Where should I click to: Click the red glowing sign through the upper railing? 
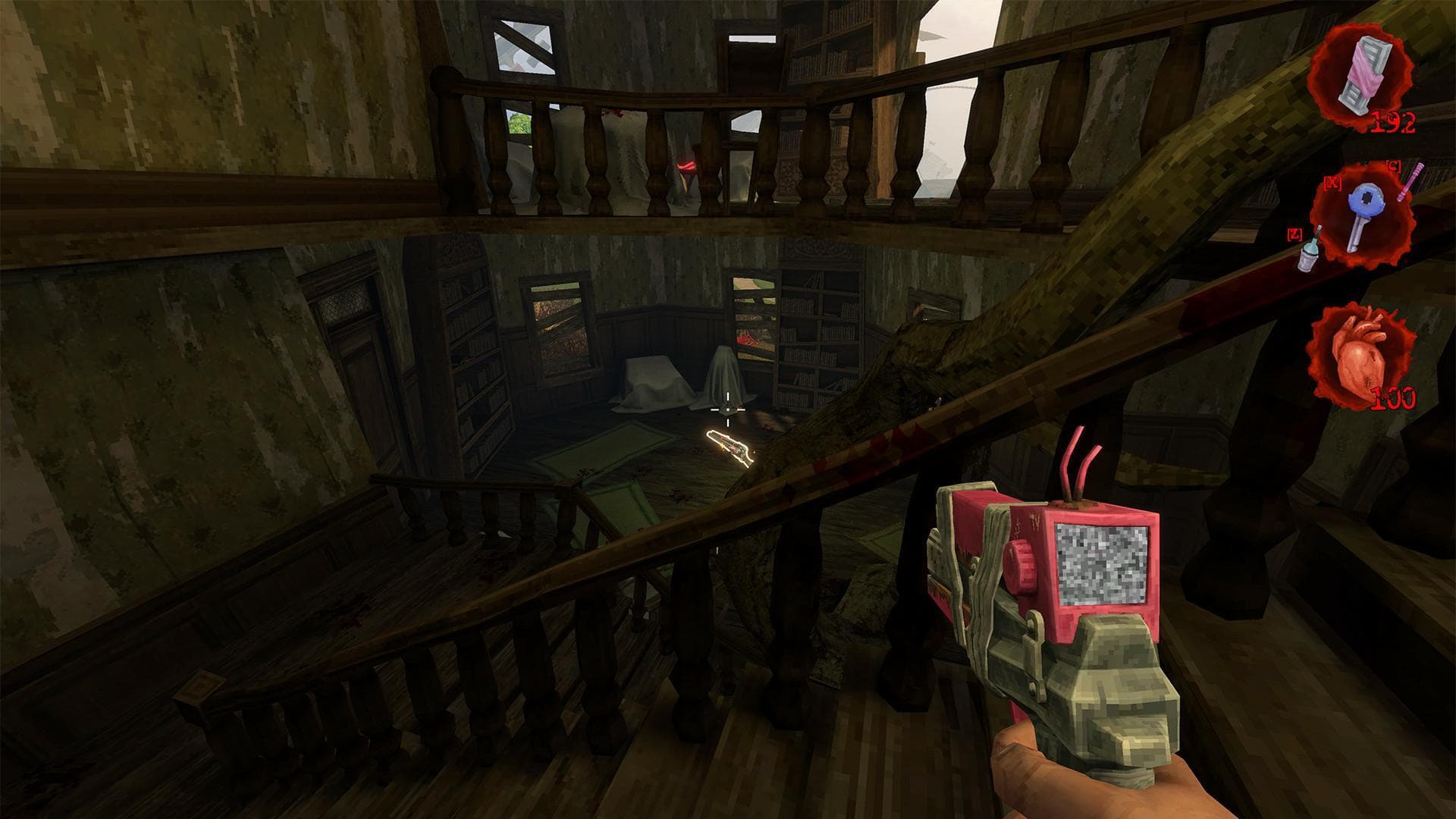point(686,165)
